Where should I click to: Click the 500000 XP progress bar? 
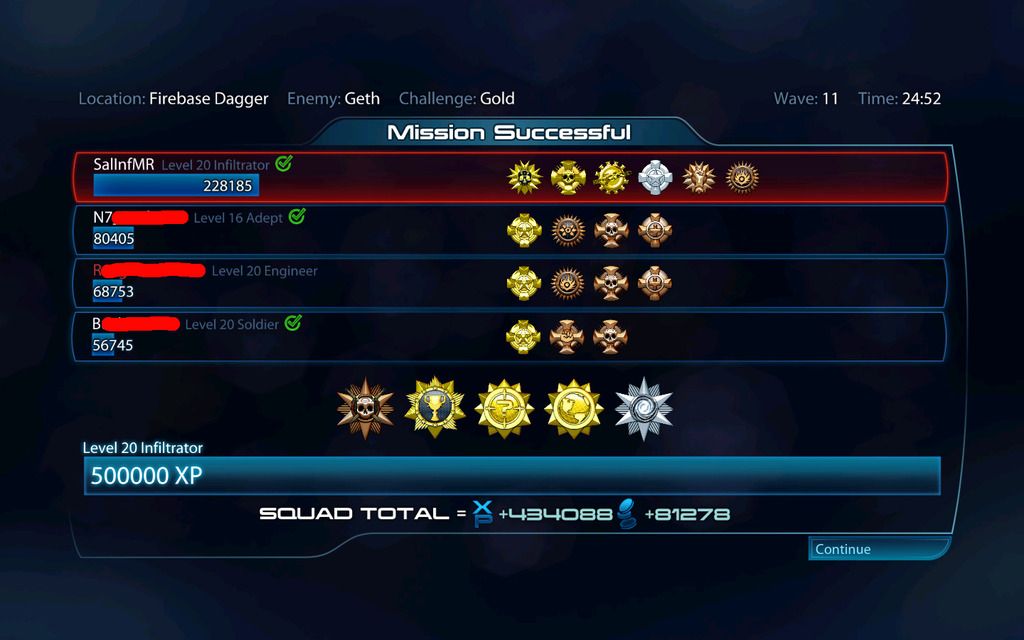pos(512,476)
